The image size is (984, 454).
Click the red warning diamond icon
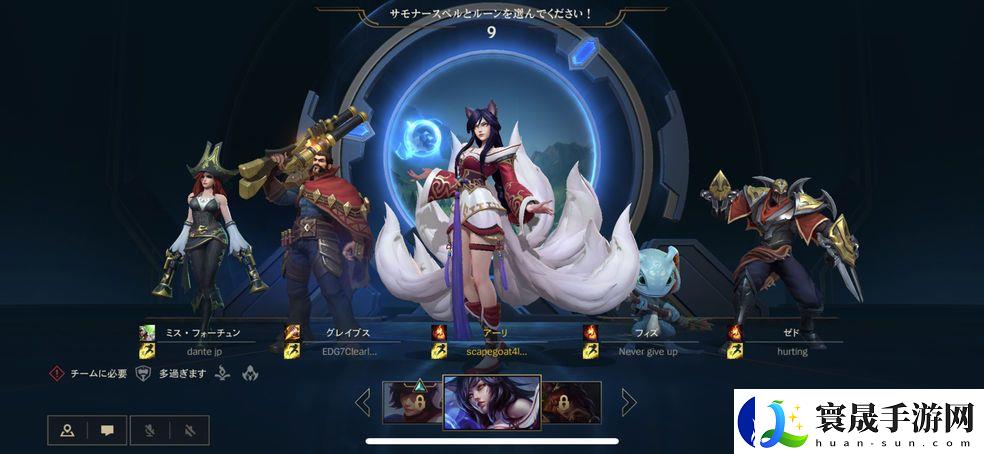coord(58,373)
